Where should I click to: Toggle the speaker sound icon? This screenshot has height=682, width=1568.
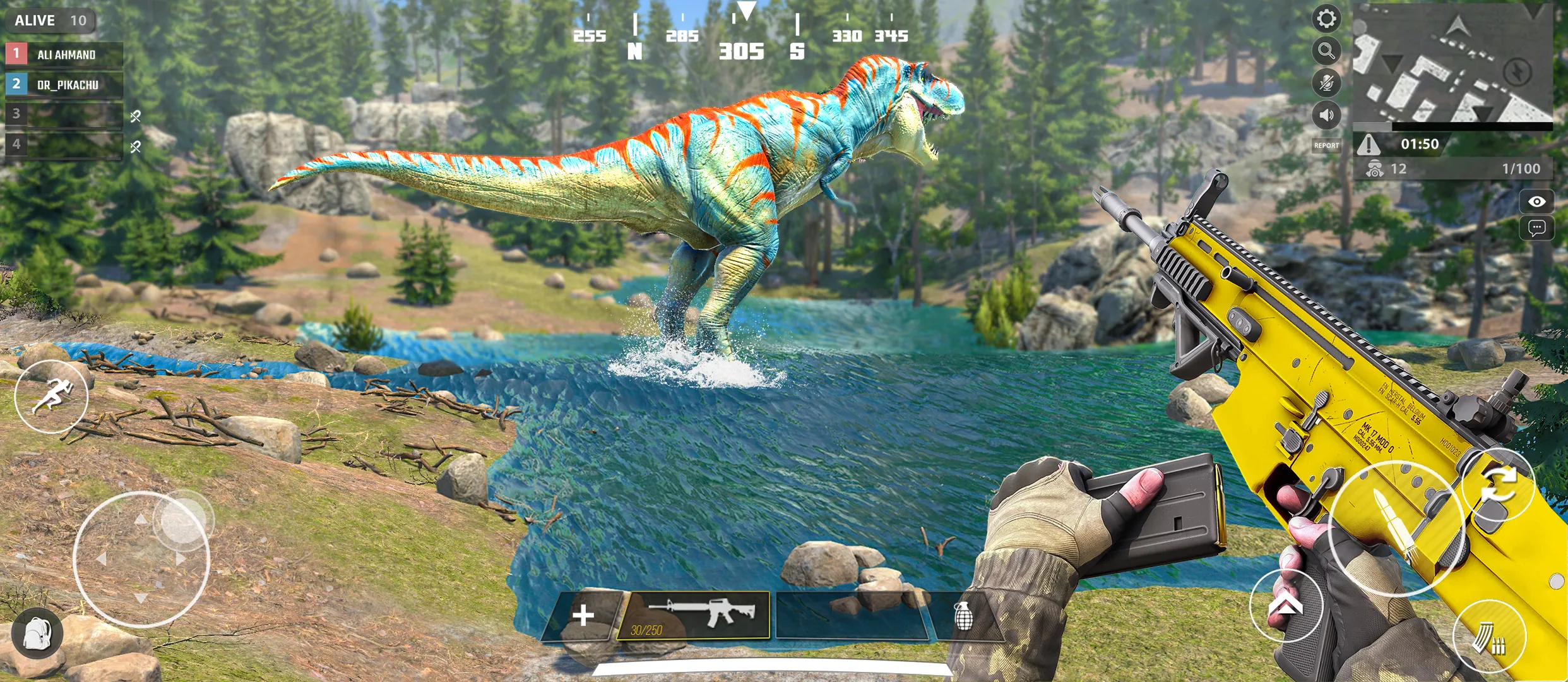pyautogui.click(x=1326, y=115)
